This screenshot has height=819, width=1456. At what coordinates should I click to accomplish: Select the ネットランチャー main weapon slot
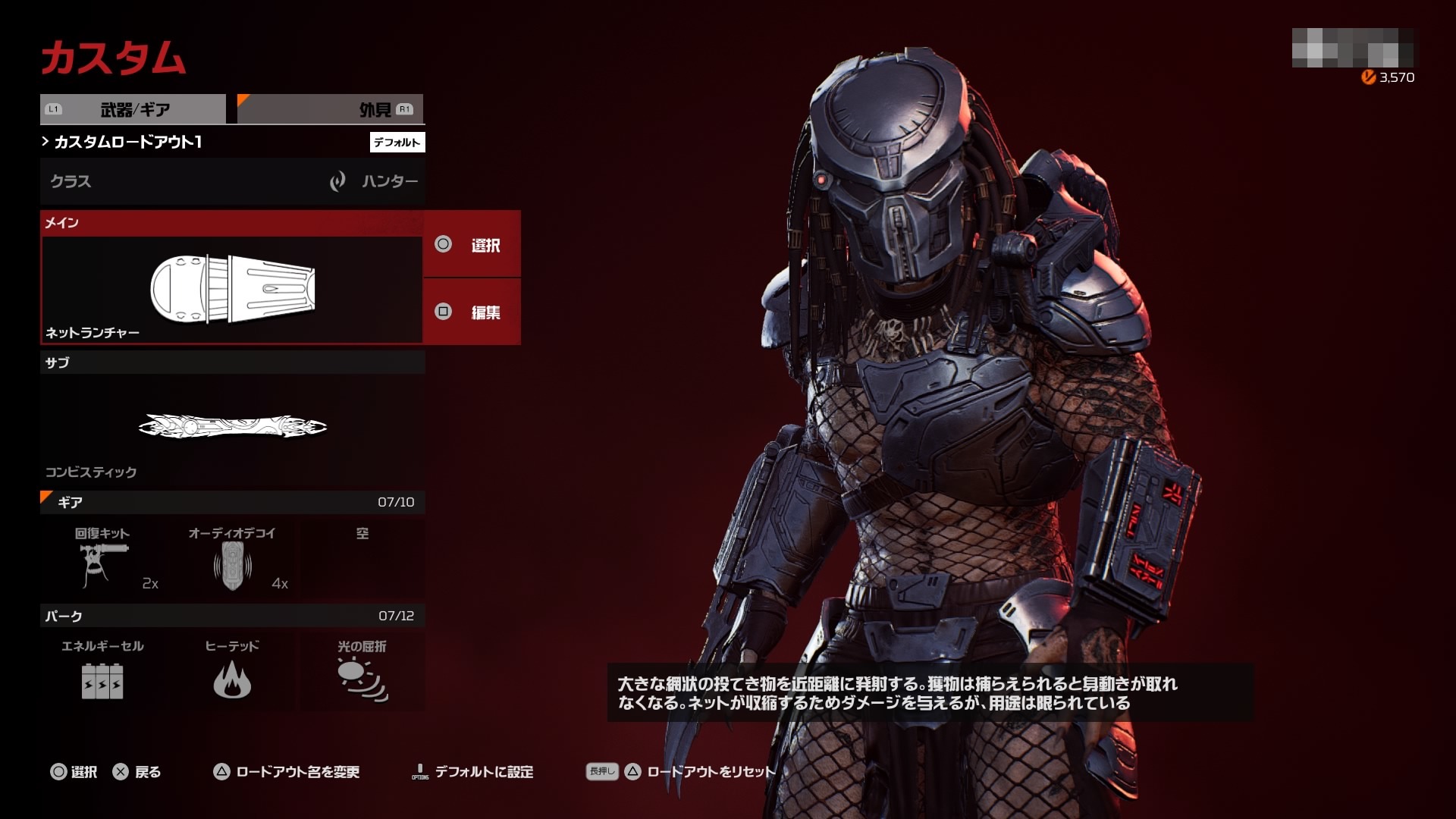click(232, 290)
